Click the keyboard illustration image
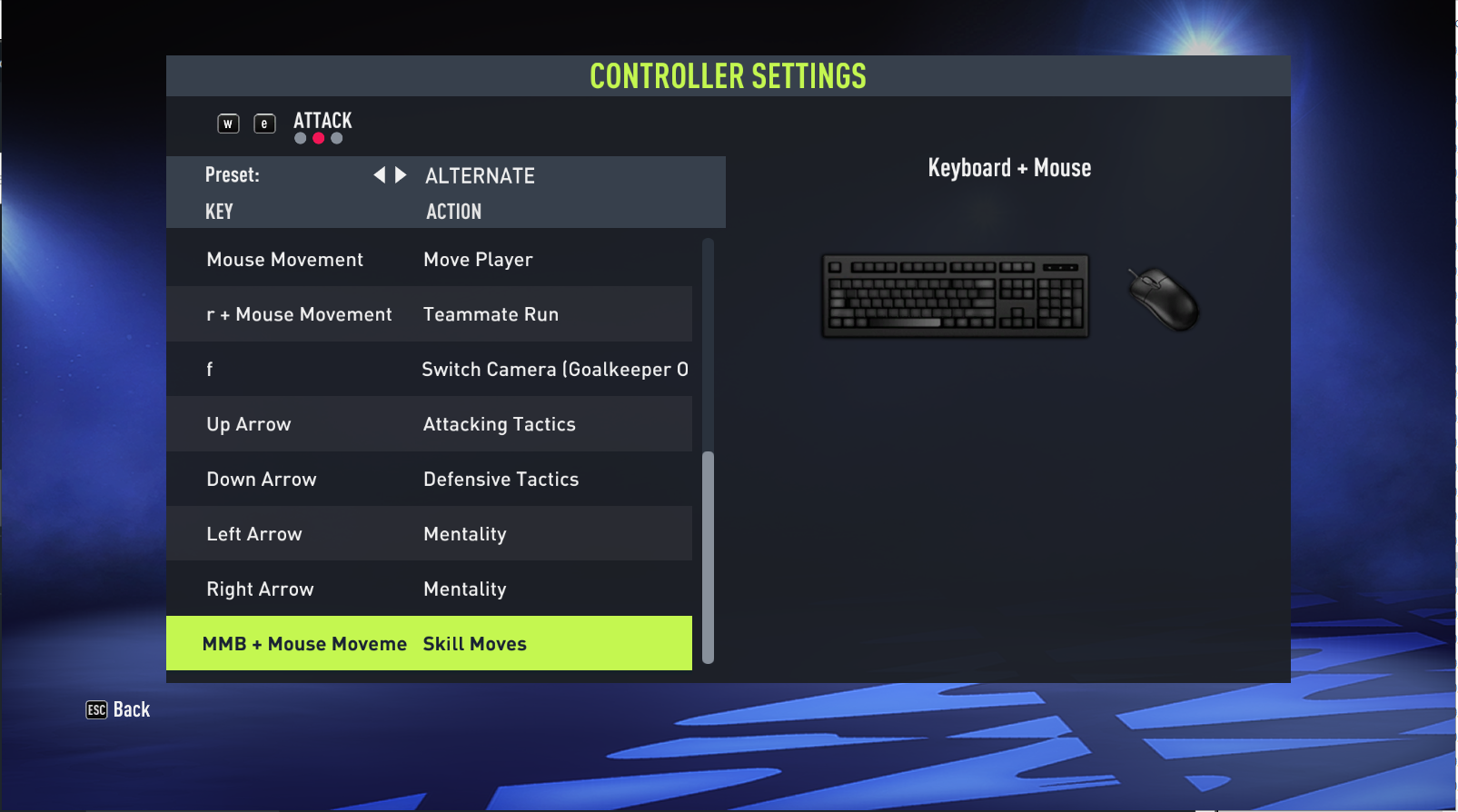Image resolution: width=1458 pixels, height=812 pixels. pos(954,295)
